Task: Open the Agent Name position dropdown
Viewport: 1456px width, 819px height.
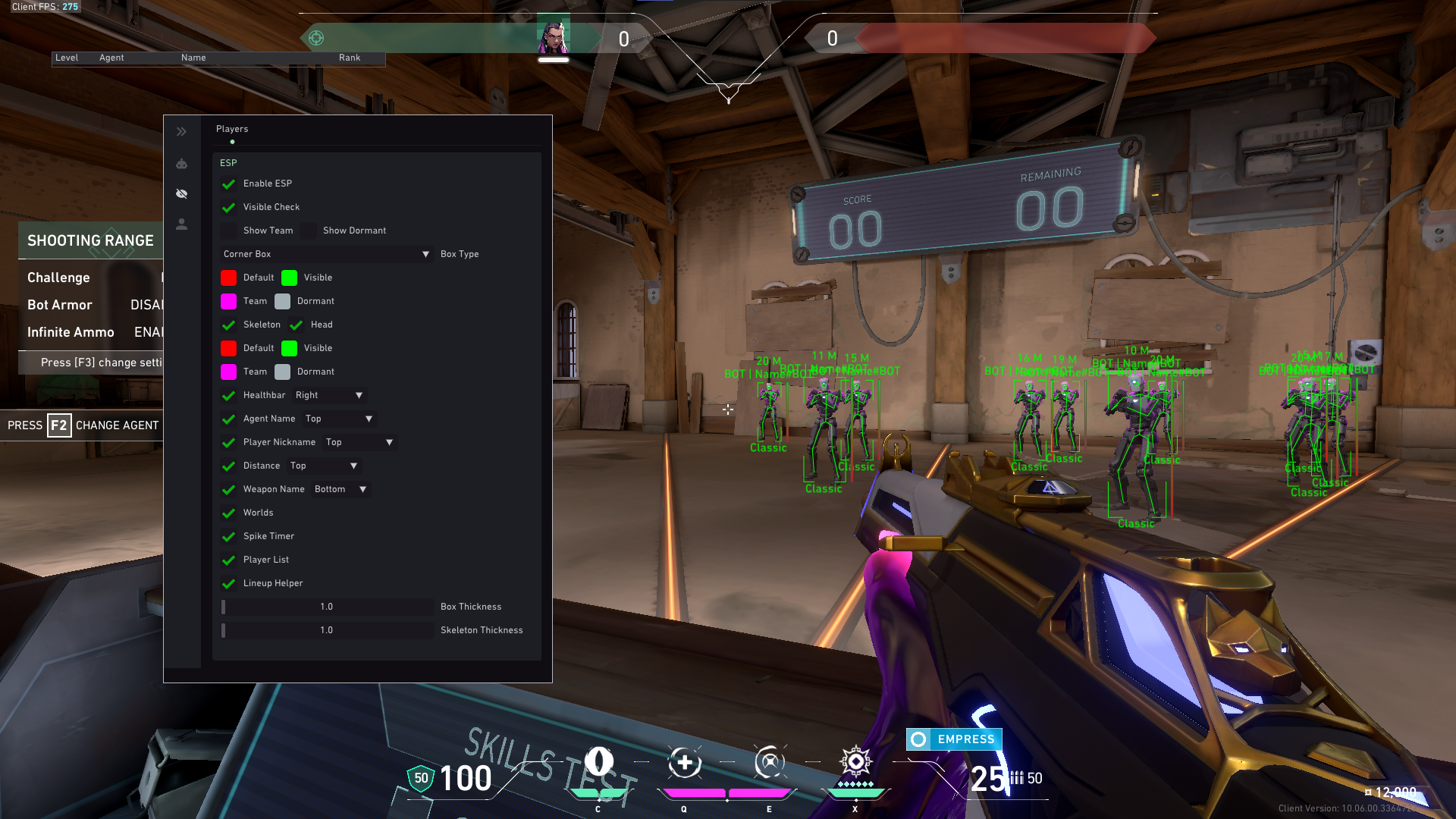Action: point(339,419)
